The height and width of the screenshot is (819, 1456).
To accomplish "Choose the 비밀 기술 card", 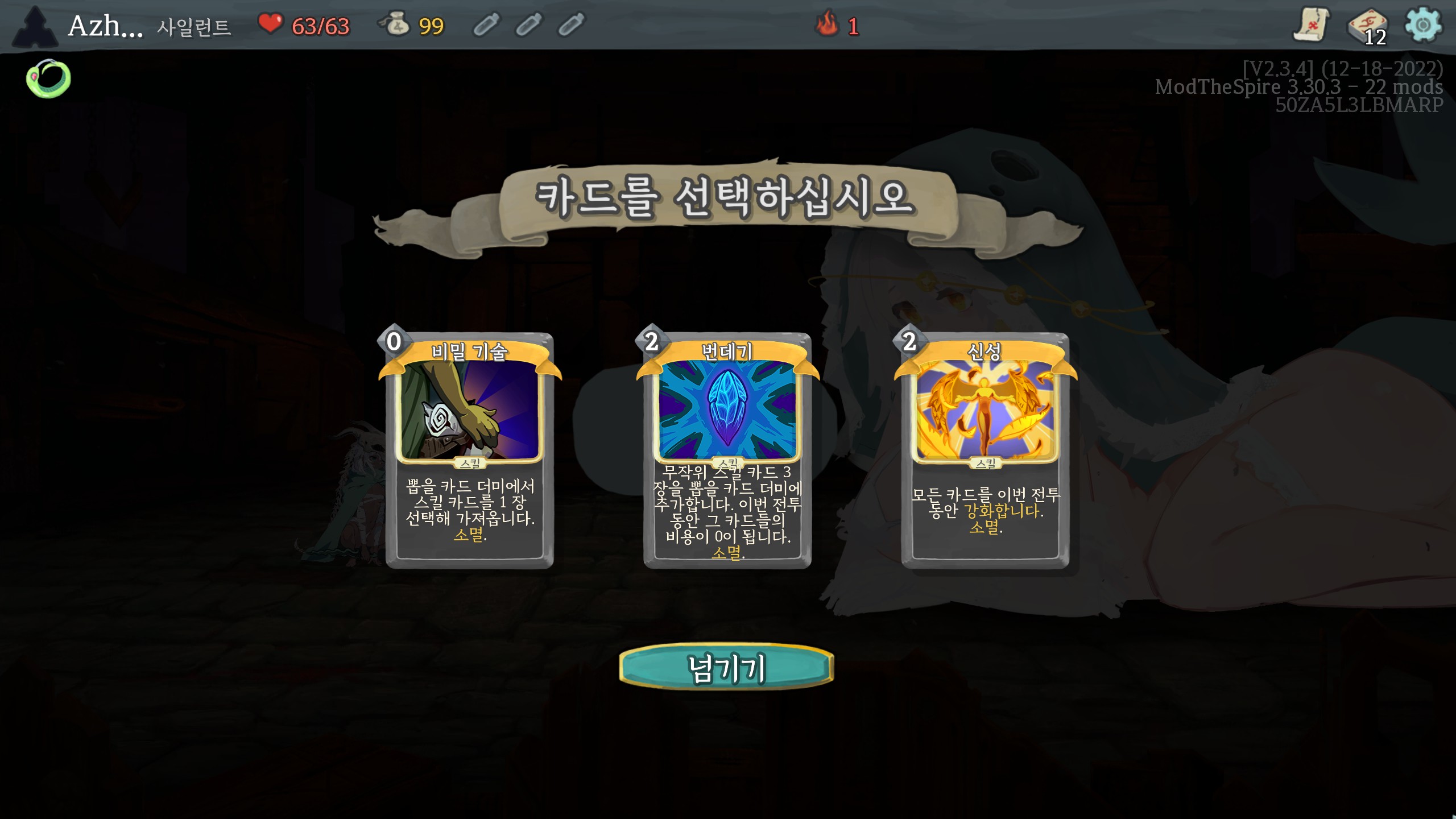I will click(469, 450).
